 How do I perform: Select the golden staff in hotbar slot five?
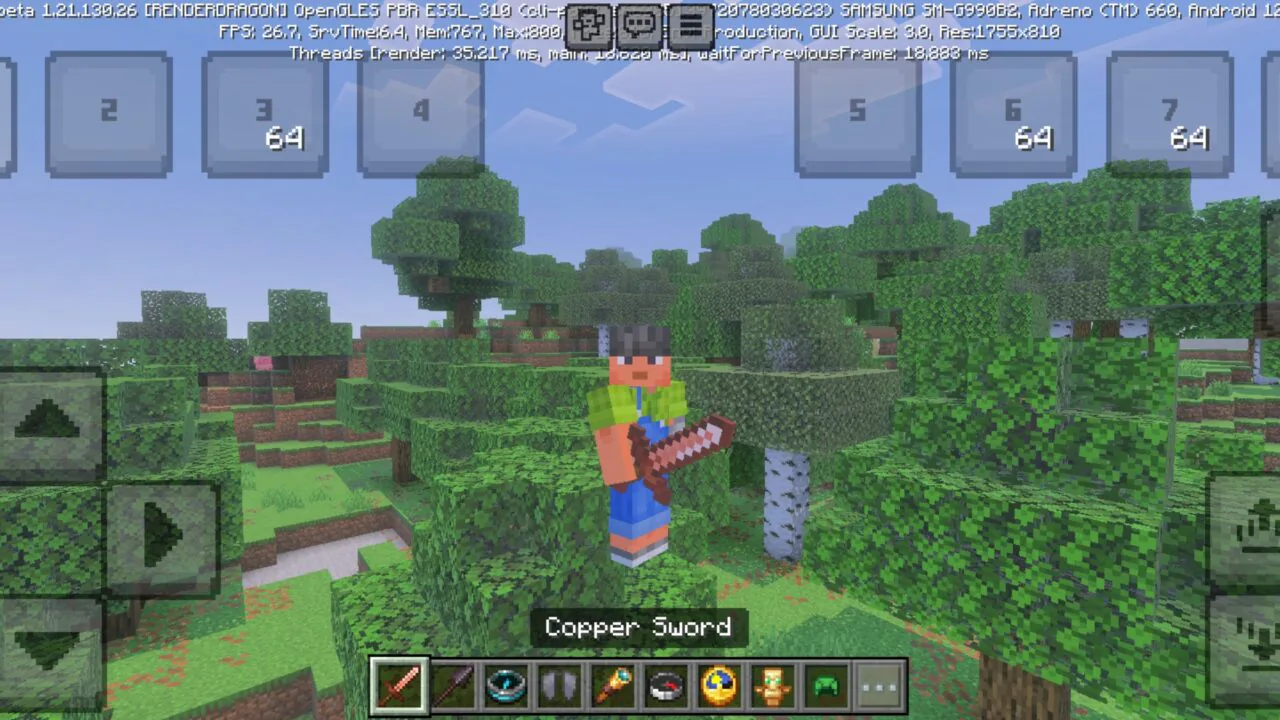pyautogui.click(x=613, y=684)
